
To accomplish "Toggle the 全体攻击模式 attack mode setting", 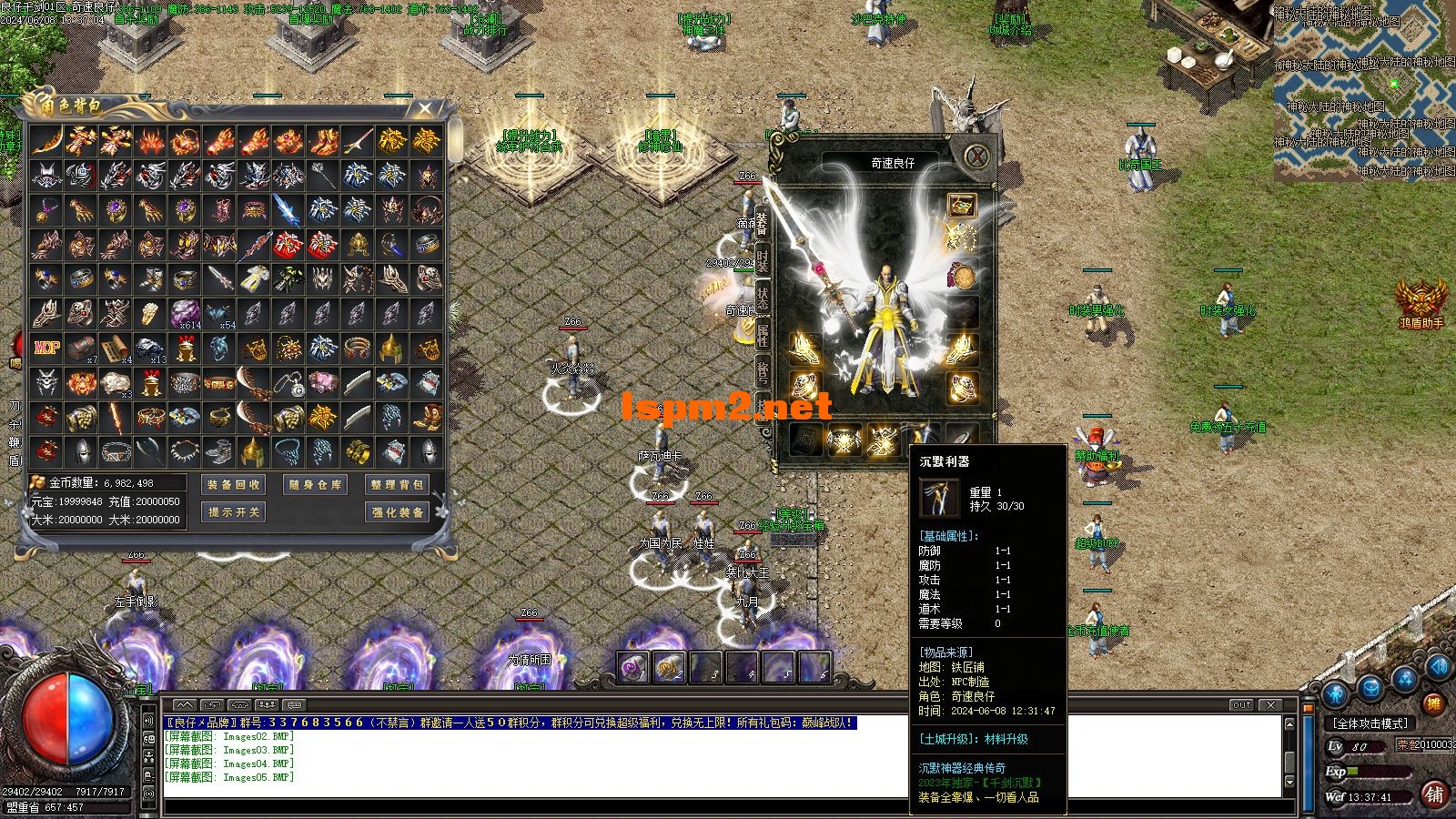I will [x=1370, y=723].
